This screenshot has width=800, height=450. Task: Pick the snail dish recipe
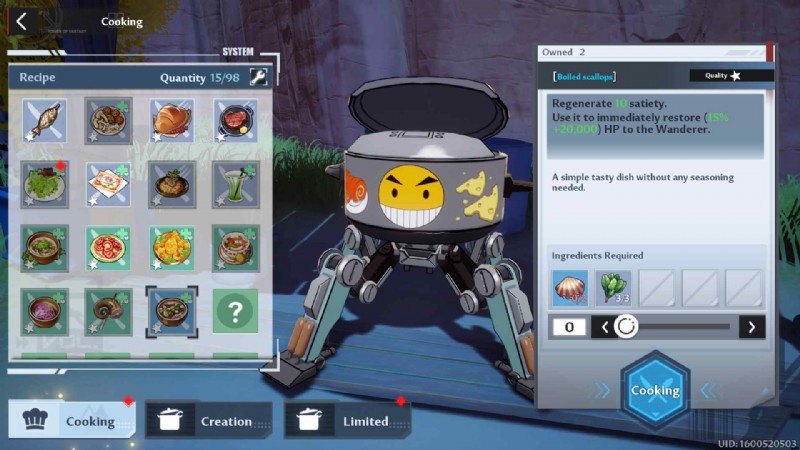(108, 311)
